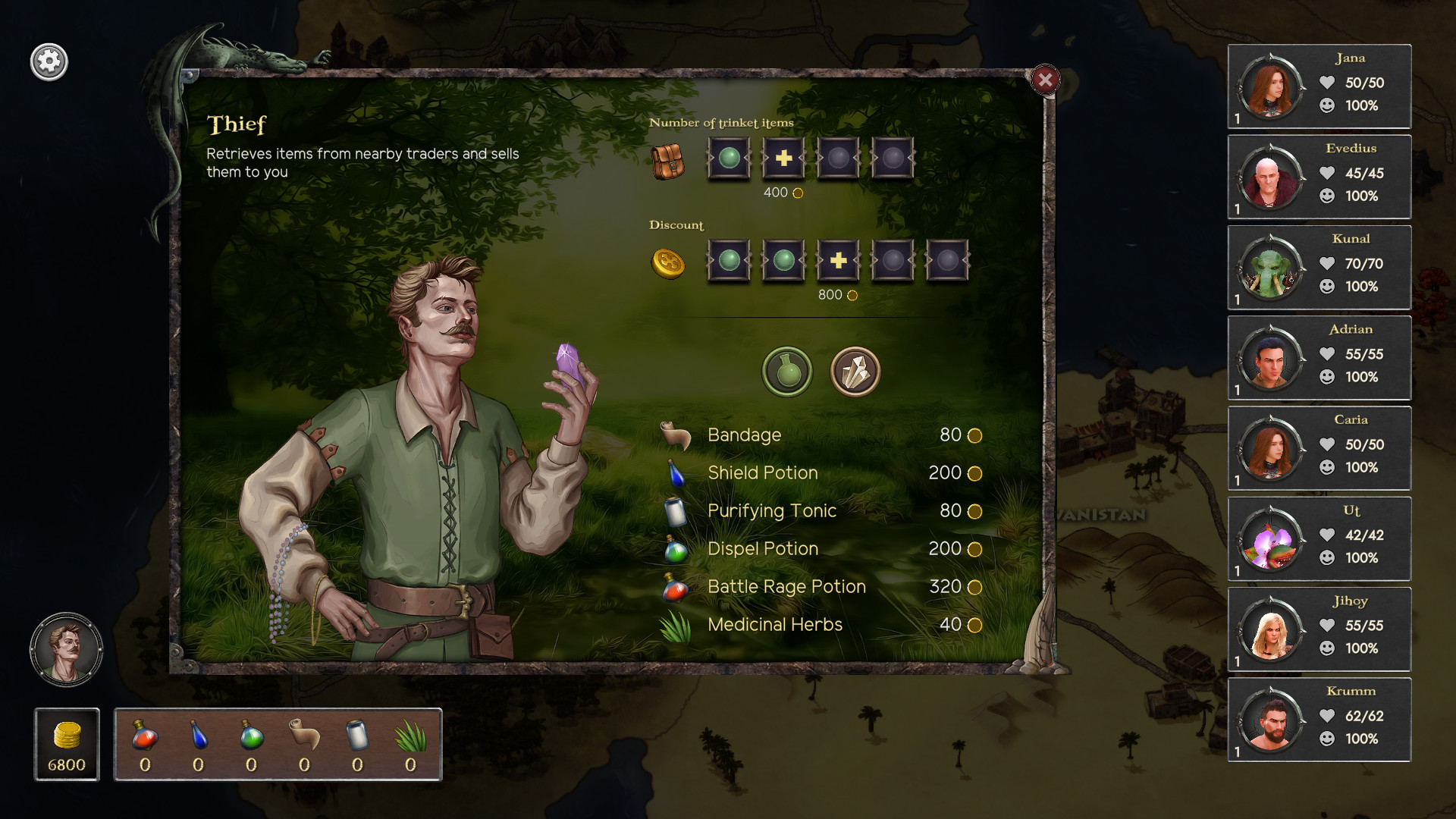
Task: Toggle the empty fourth Discount slot
Action: pyautogui.click(x=892, y=262)
